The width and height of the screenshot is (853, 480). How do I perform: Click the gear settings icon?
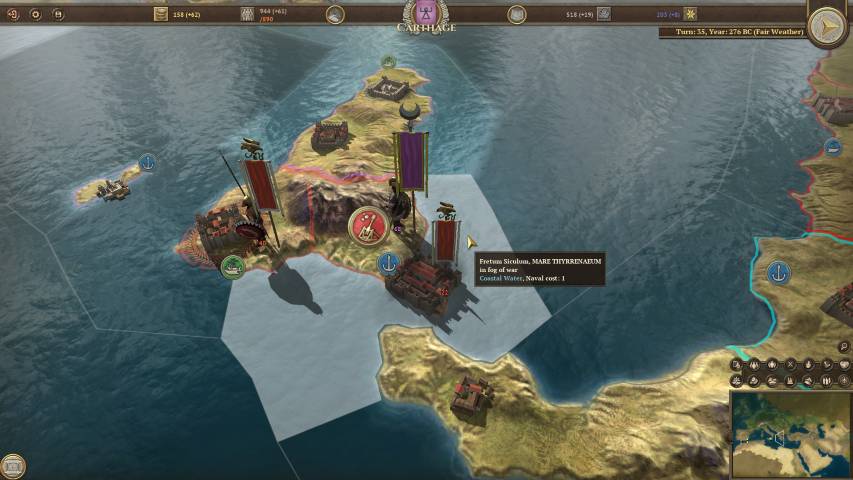36,14
